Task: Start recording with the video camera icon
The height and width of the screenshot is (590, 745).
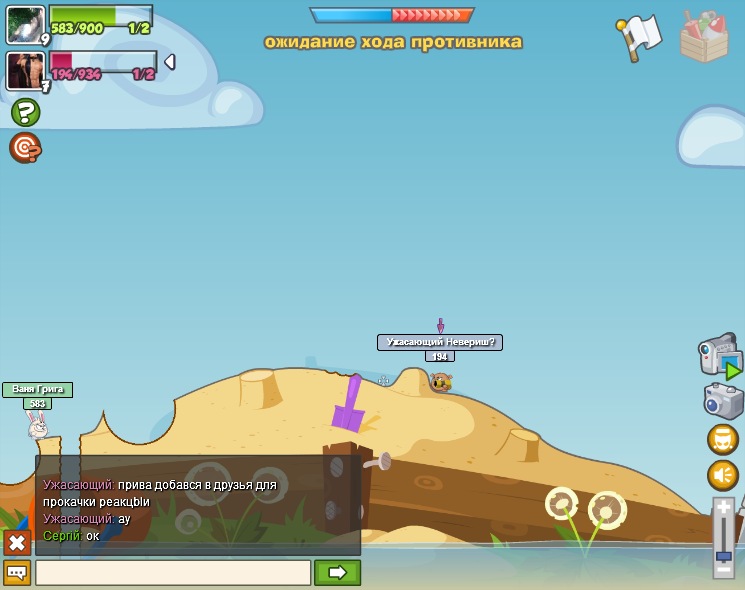Action: click(718, 355)
